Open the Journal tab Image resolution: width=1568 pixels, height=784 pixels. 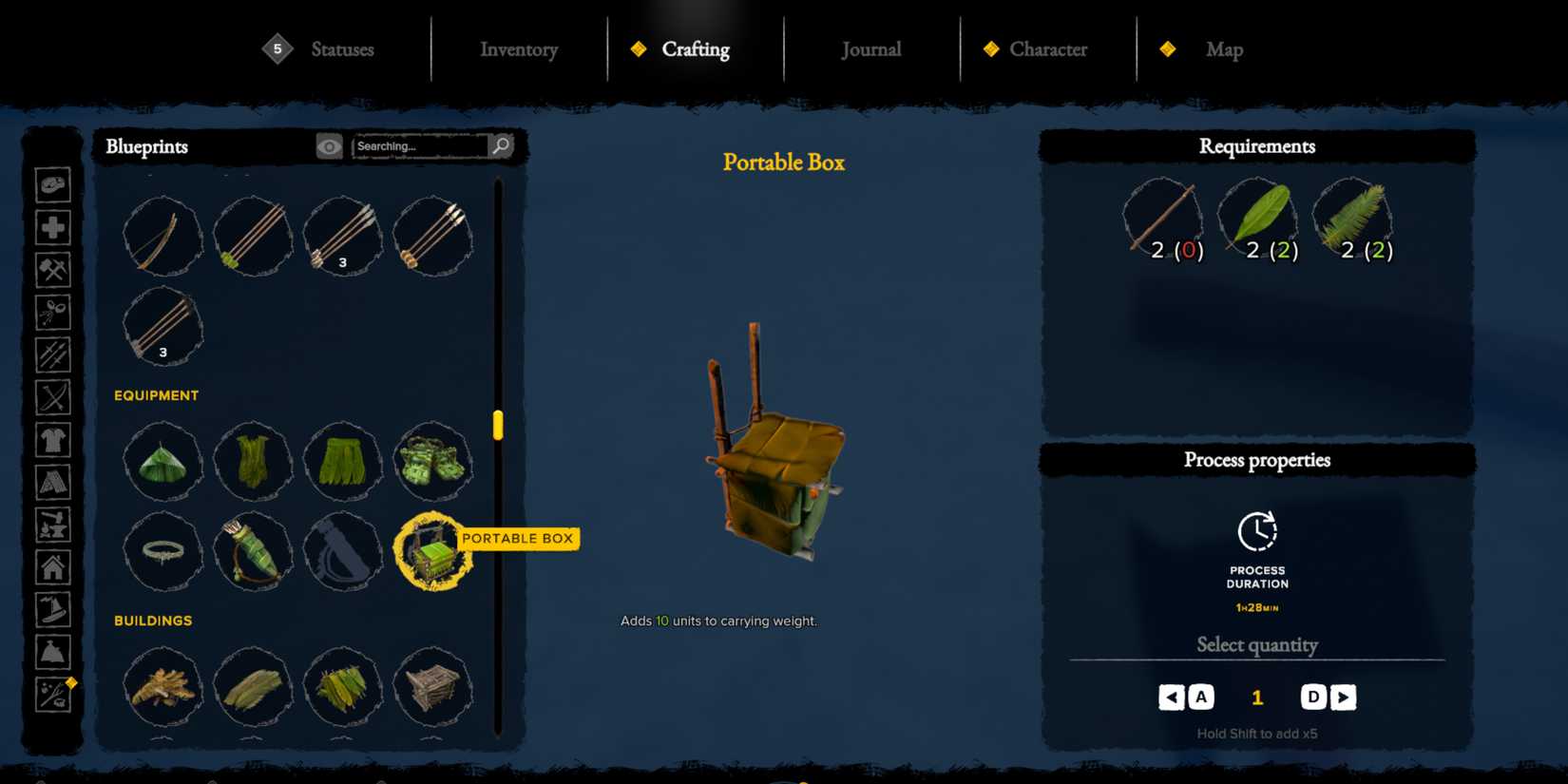[870, 49]
